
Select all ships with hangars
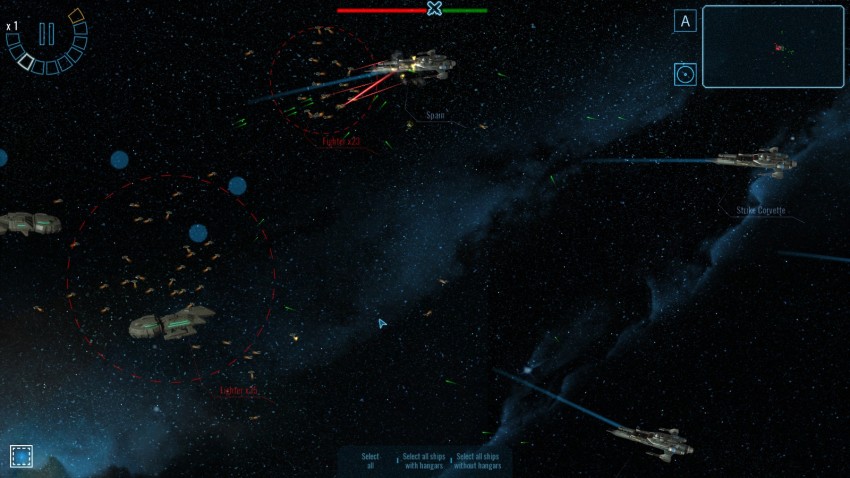[423, 460]
